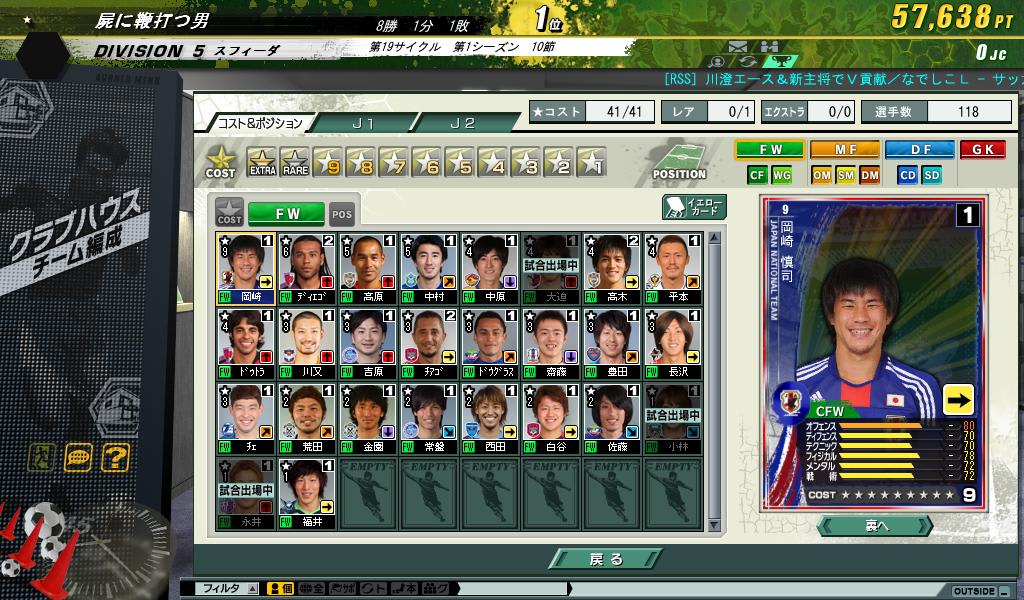
Task: Select the 岡崎 player card
Action: click(246, 268)
